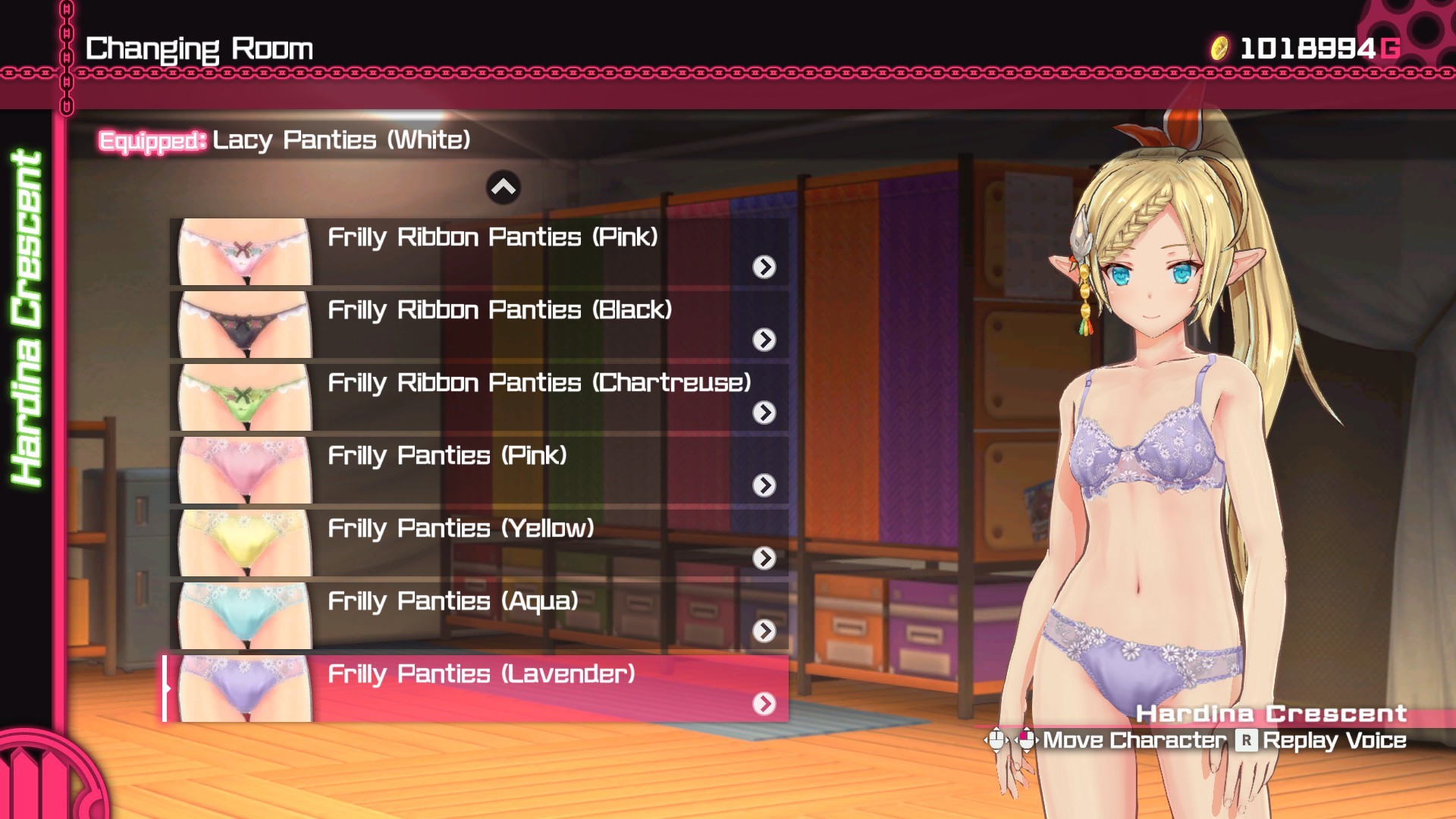Select the Frilly Panties (Yellow) entry
The height and width of the screenshot is (819, 1456).
[455, 529]
